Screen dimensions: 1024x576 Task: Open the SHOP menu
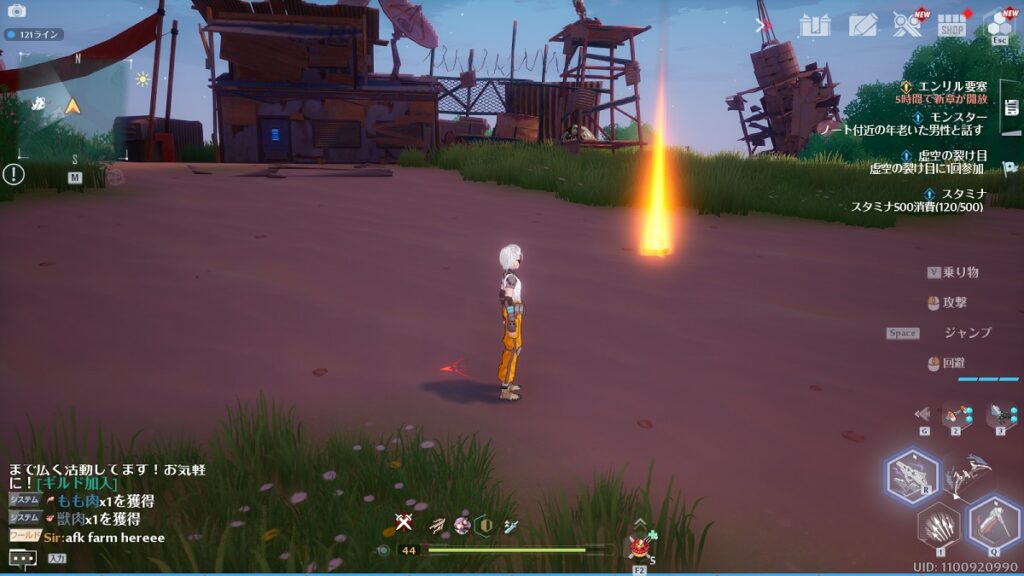pos(952,25)
